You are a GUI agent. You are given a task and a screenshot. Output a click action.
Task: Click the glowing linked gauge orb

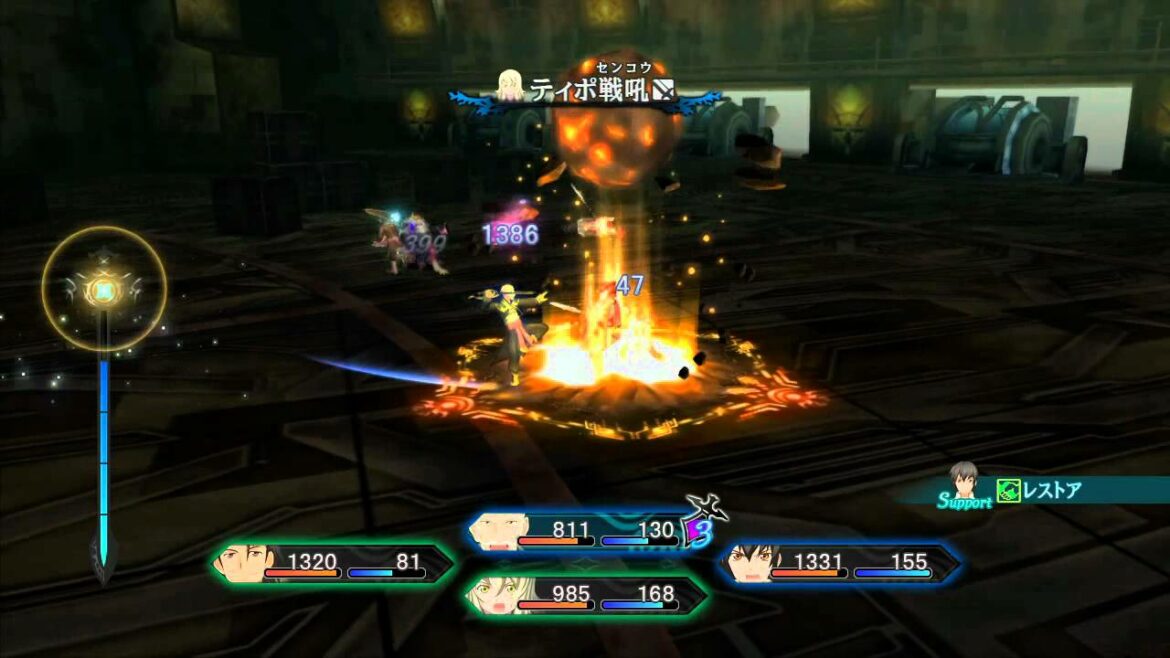(x=104, y=289)
